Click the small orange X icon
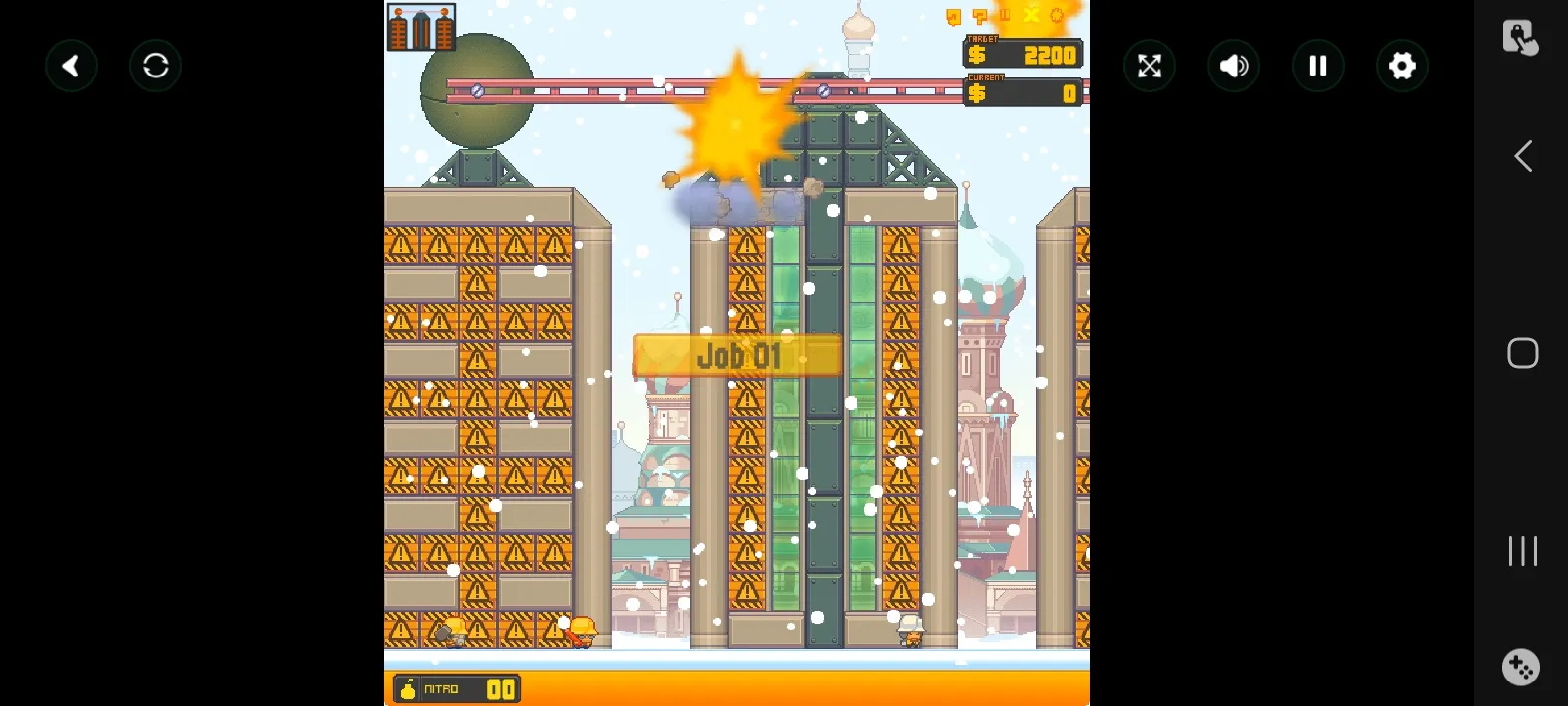This screenshot has width=1568, height=706. click(x=1031, y=15)
